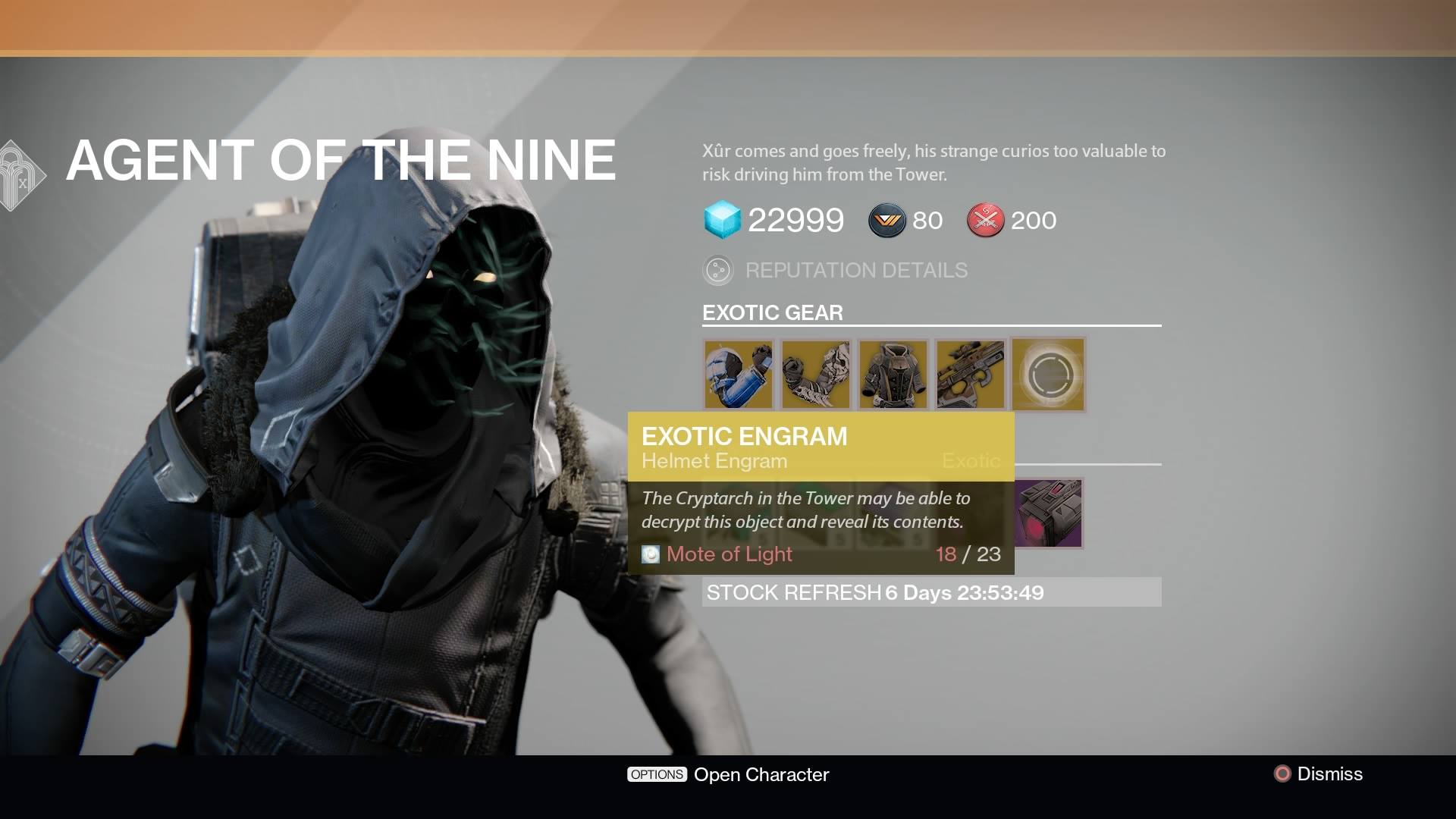Click the Helmet Engram tooltip title
This screenshot has width=1456, height=819.
point(711,460)
